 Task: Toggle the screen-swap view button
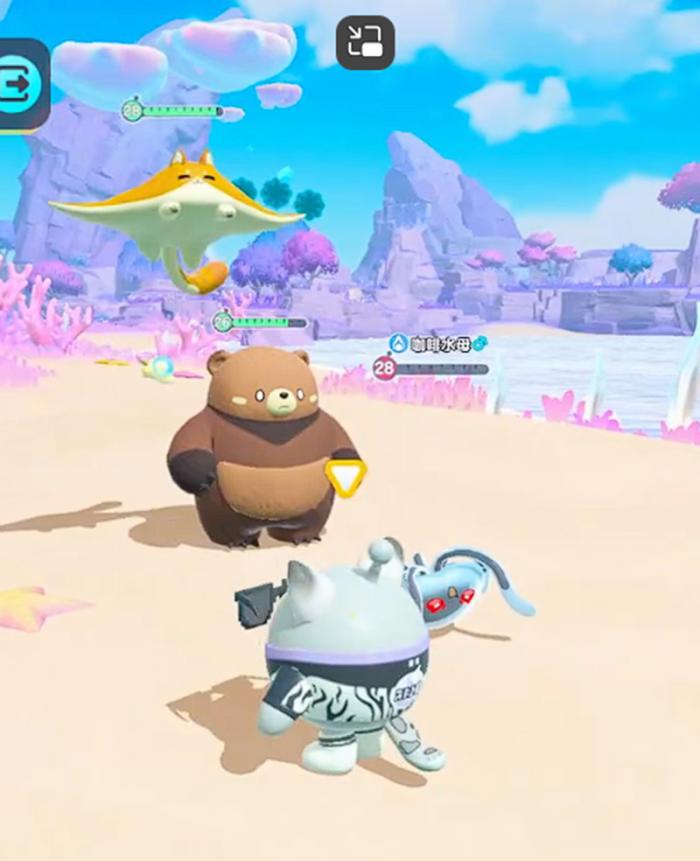pyautogui.click(x=365, y=43)
